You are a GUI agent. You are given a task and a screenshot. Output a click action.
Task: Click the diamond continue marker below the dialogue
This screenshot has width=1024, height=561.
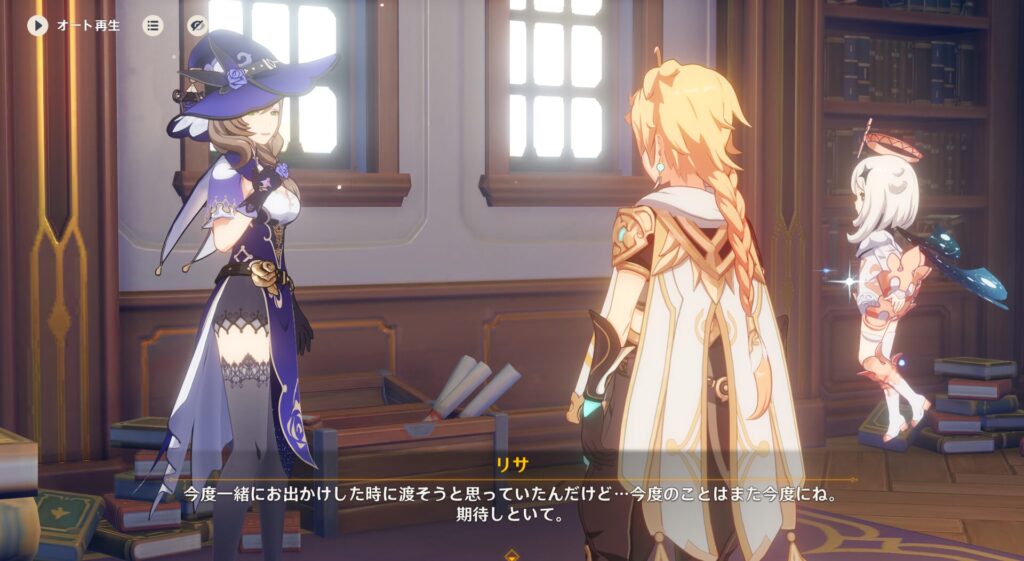512,553
